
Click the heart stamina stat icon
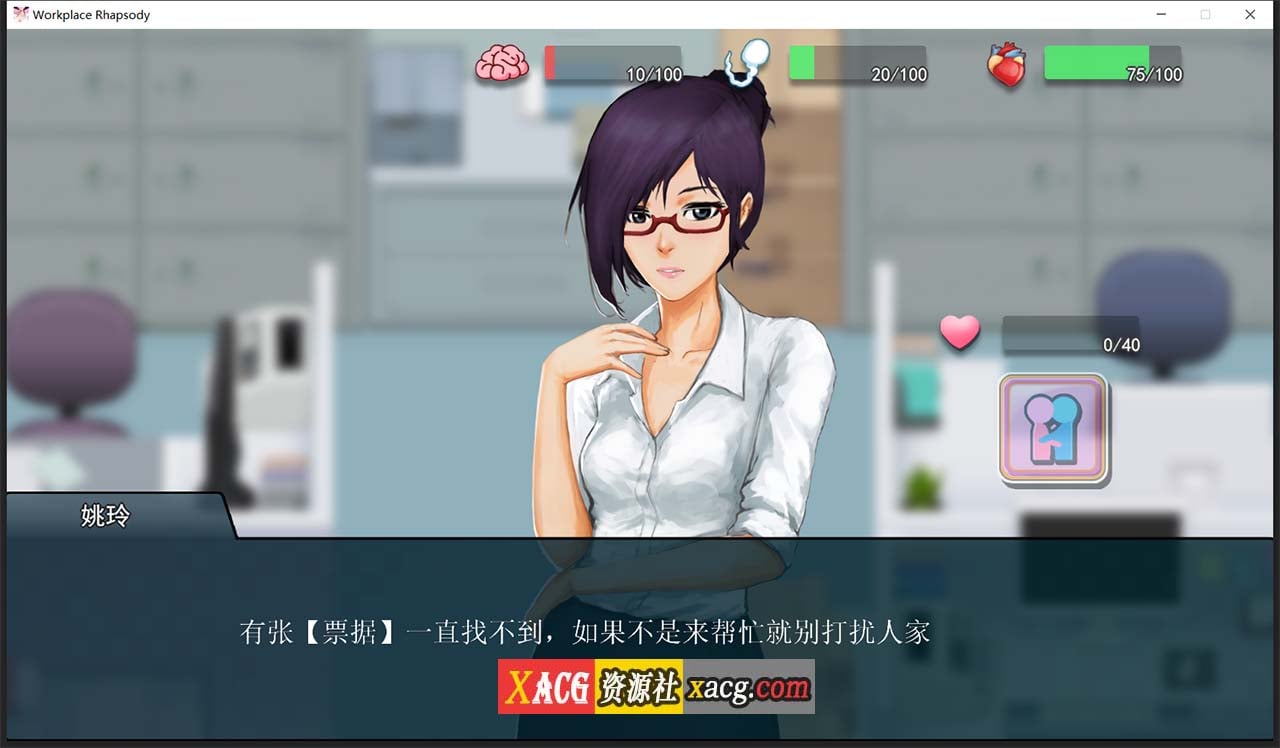(x=1008, y=63)
